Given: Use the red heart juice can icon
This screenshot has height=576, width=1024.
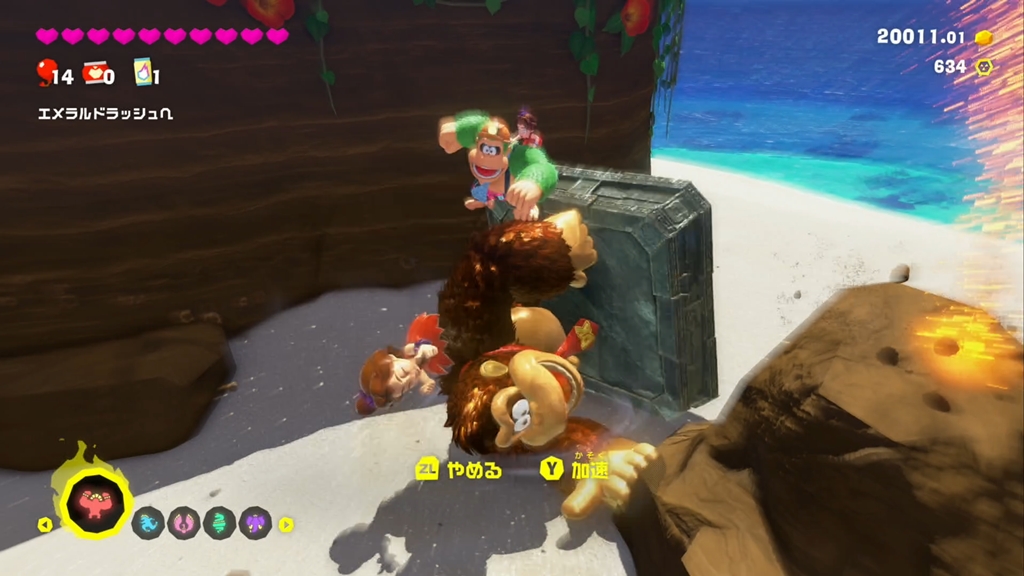Looking at the screenshot, I should 94,73.
